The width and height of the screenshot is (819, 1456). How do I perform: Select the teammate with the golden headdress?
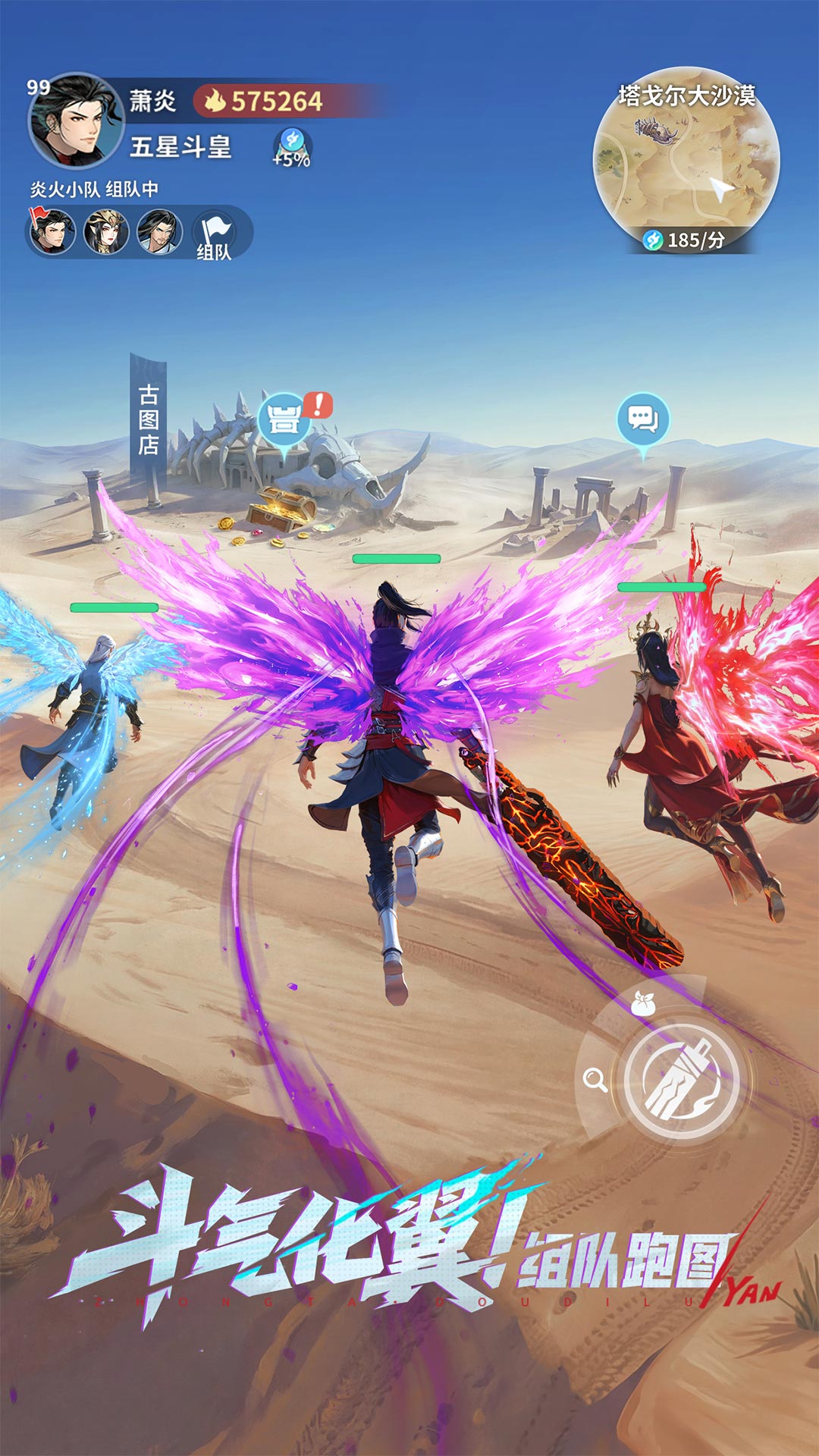[106, 231]
